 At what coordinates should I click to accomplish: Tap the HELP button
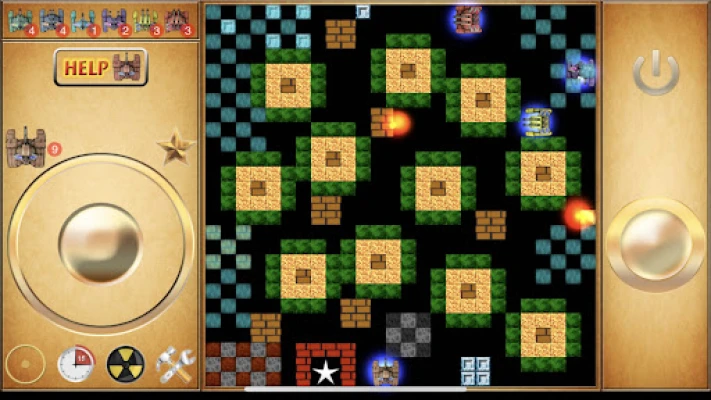point(100,68)
